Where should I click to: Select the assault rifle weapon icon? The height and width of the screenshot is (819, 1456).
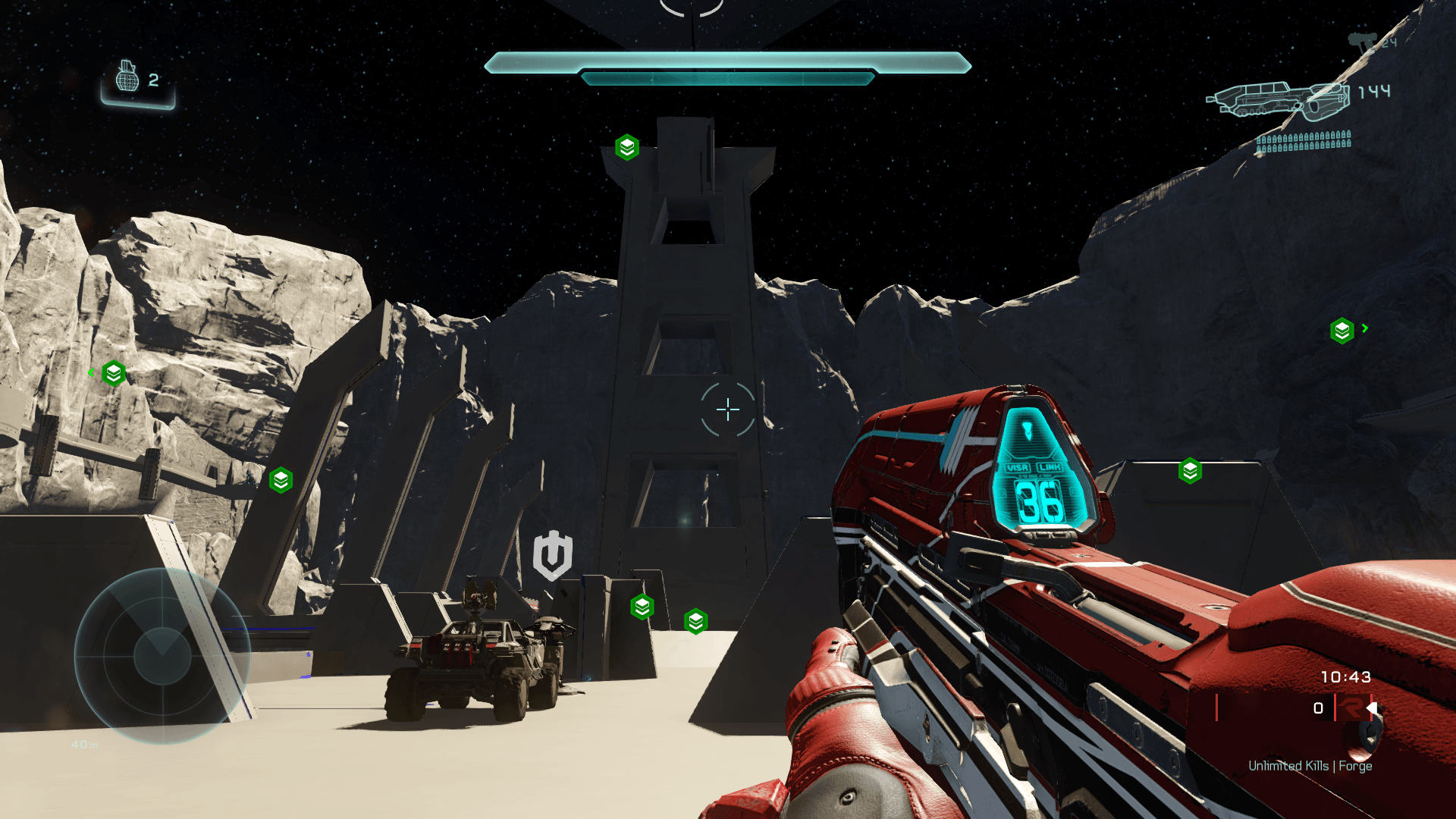coord(1279,101)
